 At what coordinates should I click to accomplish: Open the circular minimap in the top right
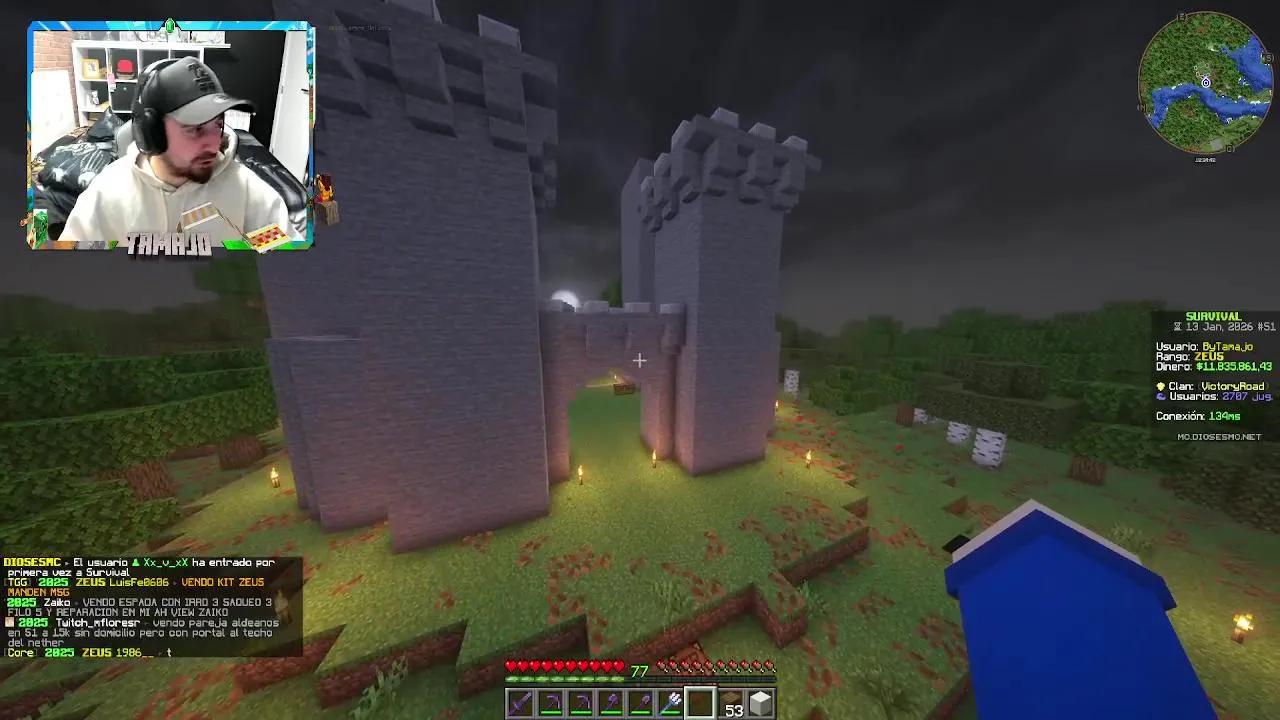[x=1205, y=80]
